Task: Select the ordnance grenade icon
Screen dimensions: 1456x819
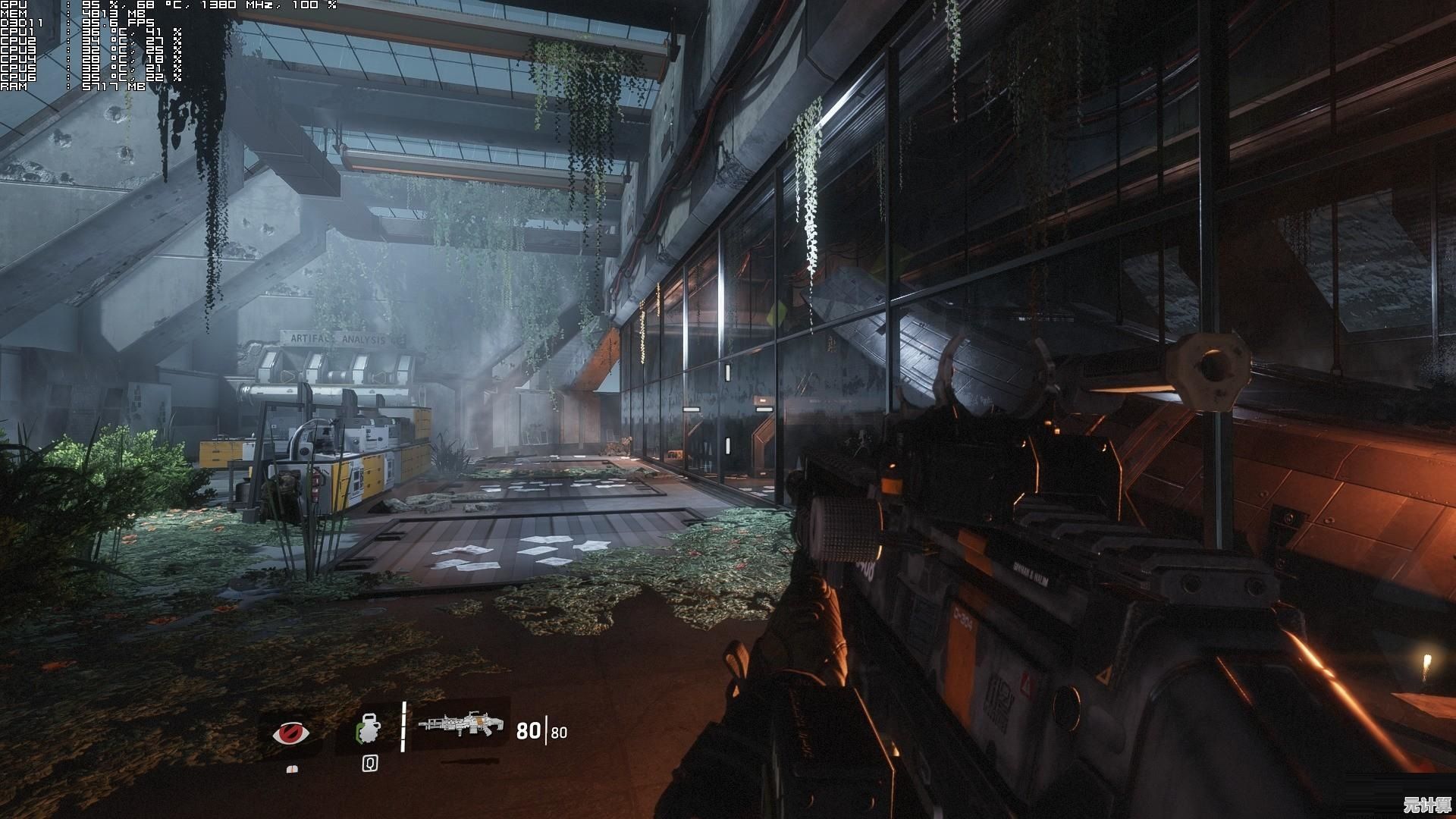Action: [x=369, y=730]
